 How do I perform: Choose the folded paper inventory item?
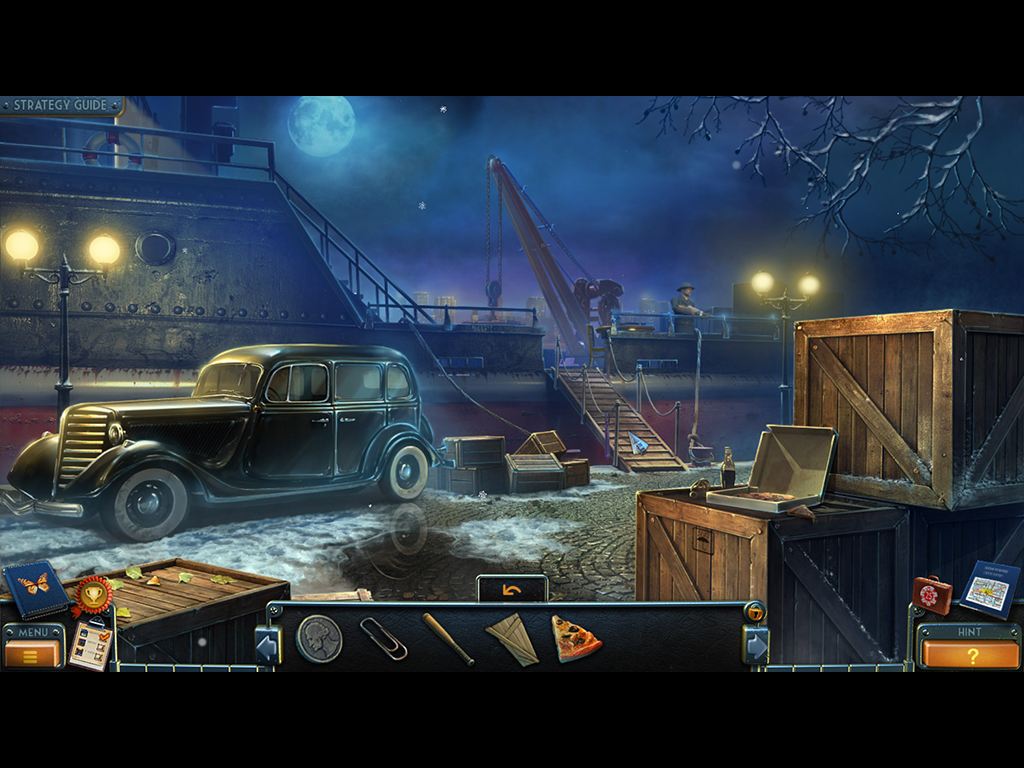[512, 639]
